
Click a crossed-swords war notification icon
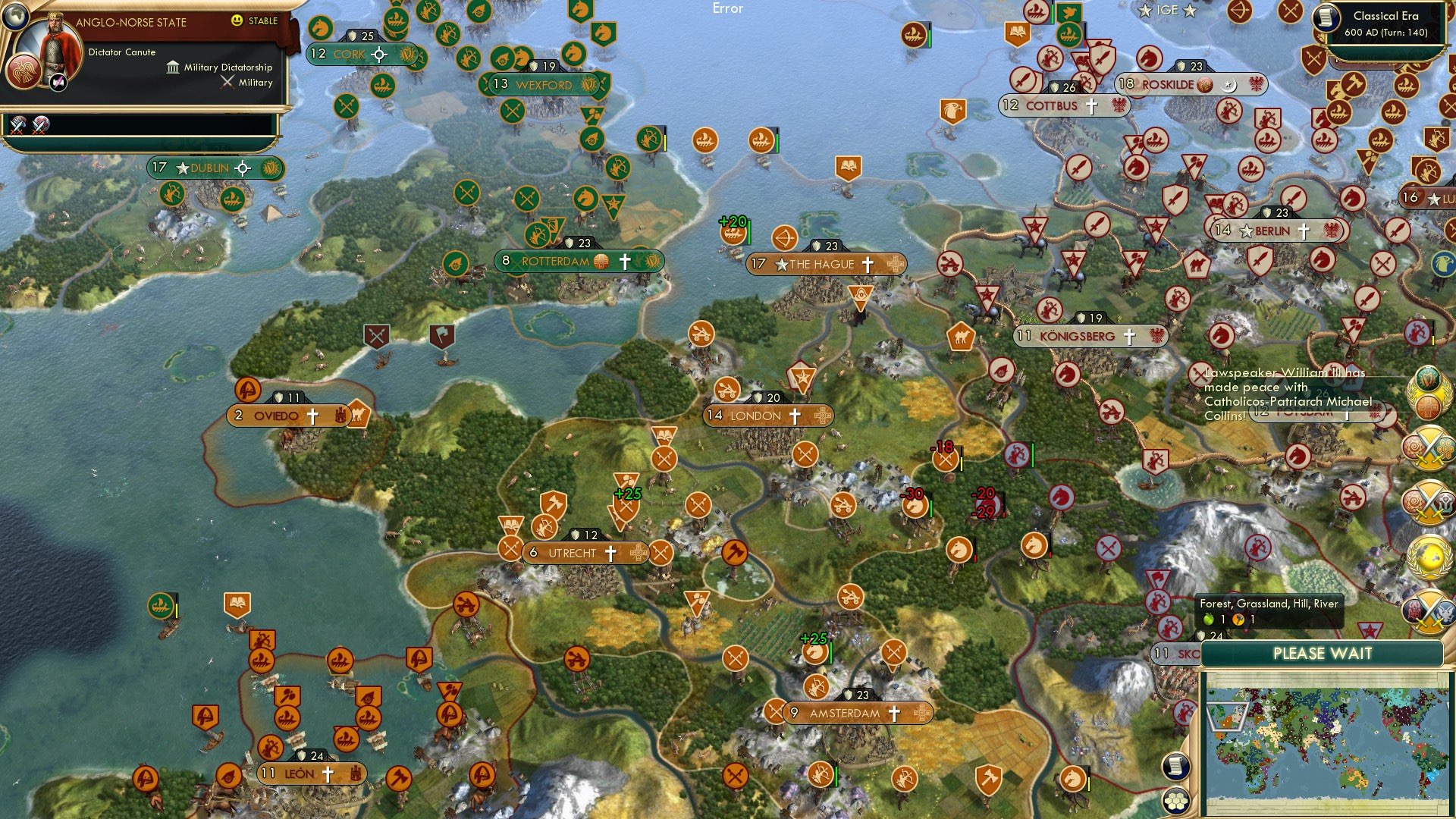1429,450
